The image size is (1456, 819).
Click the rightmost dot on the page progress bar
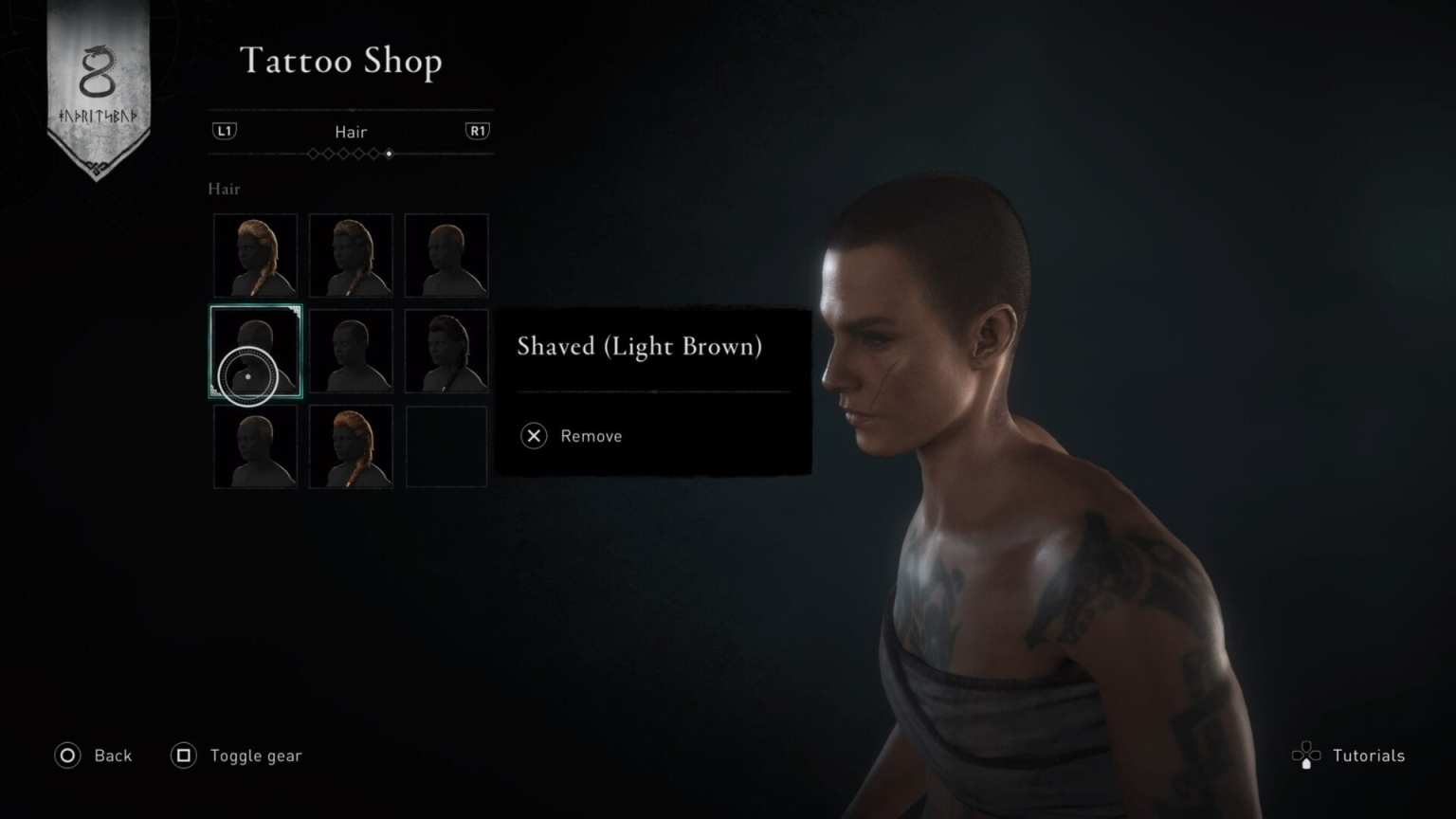(390, 154)
